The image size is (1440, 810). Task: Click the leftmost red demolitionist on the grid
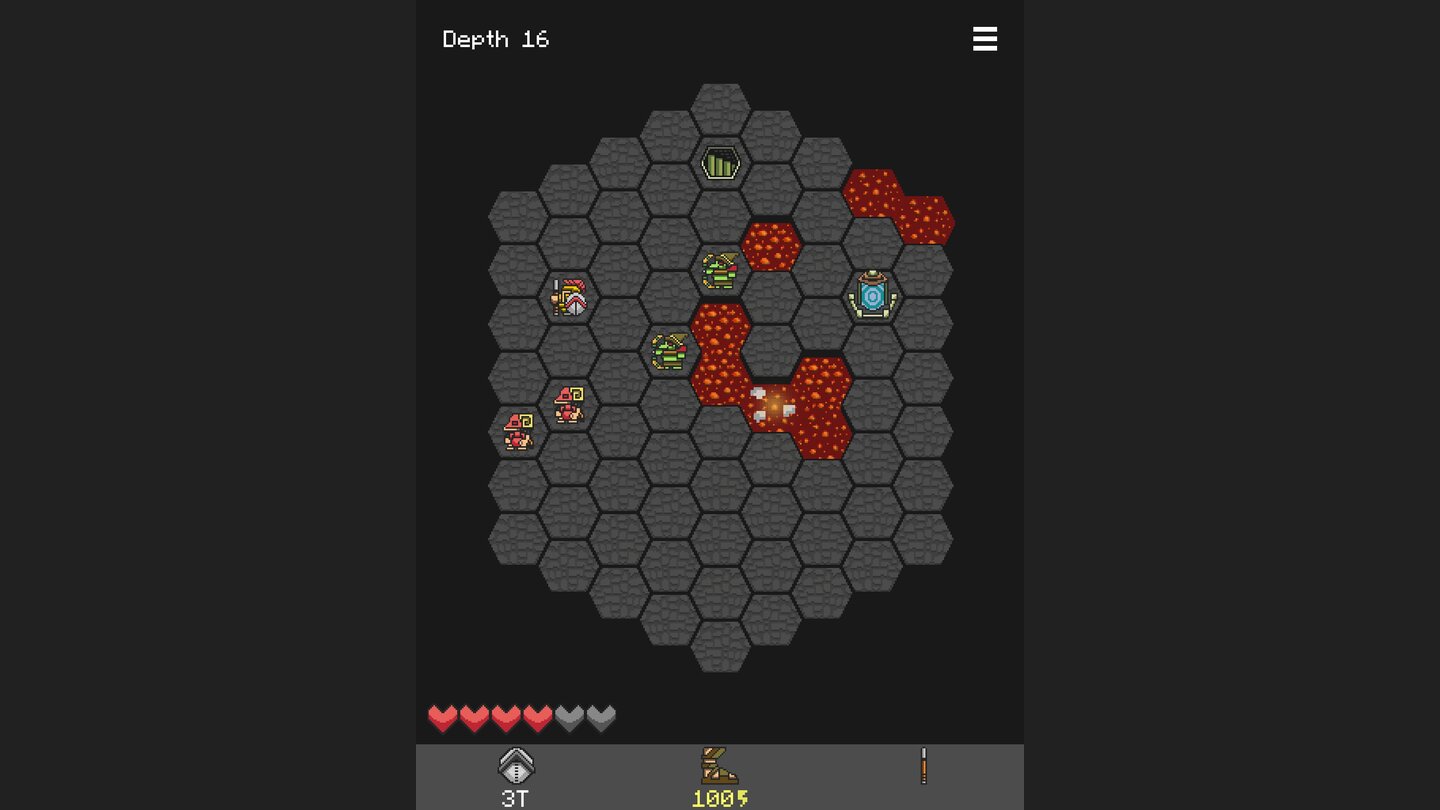click(518, 430)
